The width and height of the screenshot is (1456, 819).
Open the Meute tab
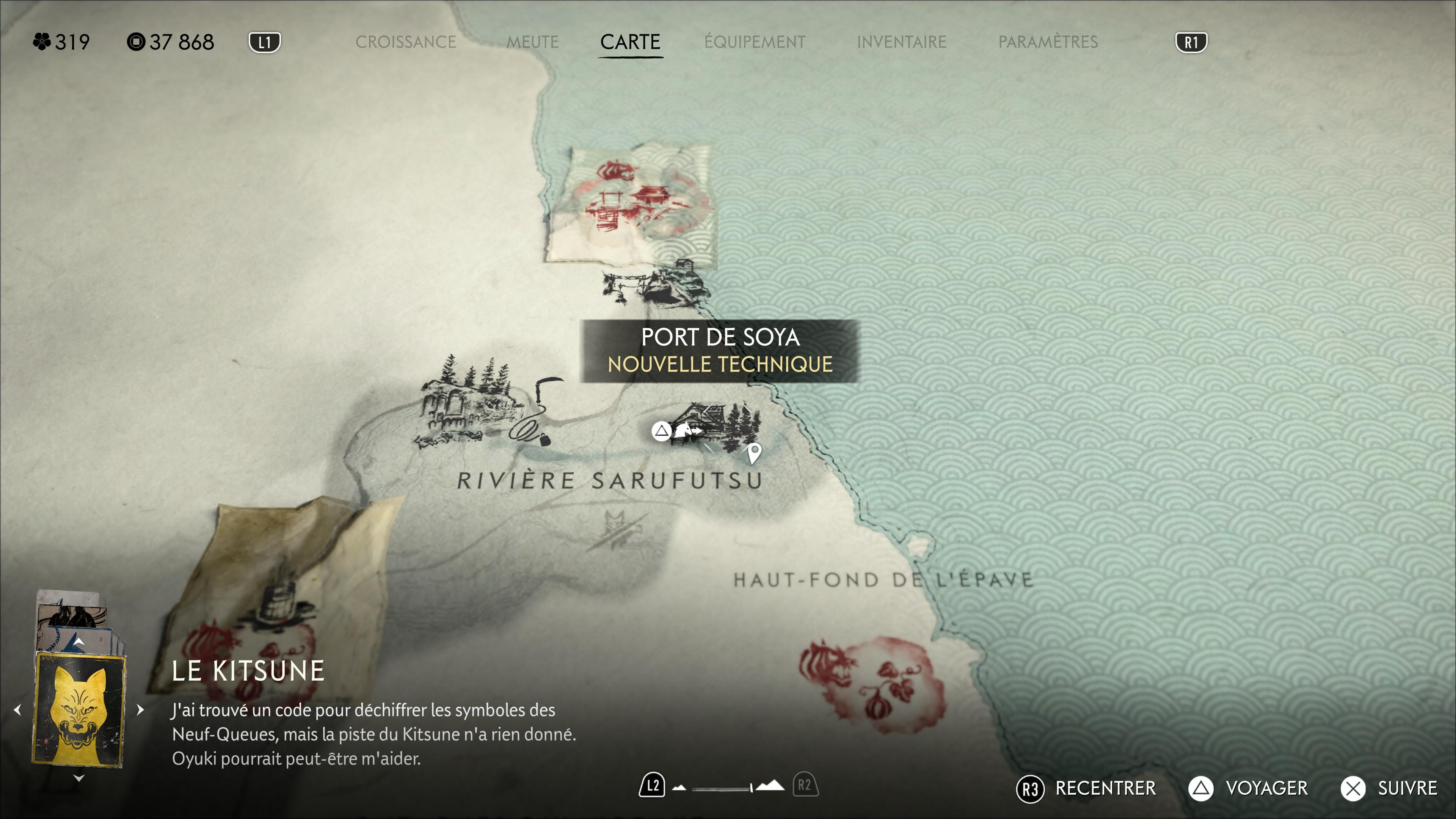tap(532, 42)
